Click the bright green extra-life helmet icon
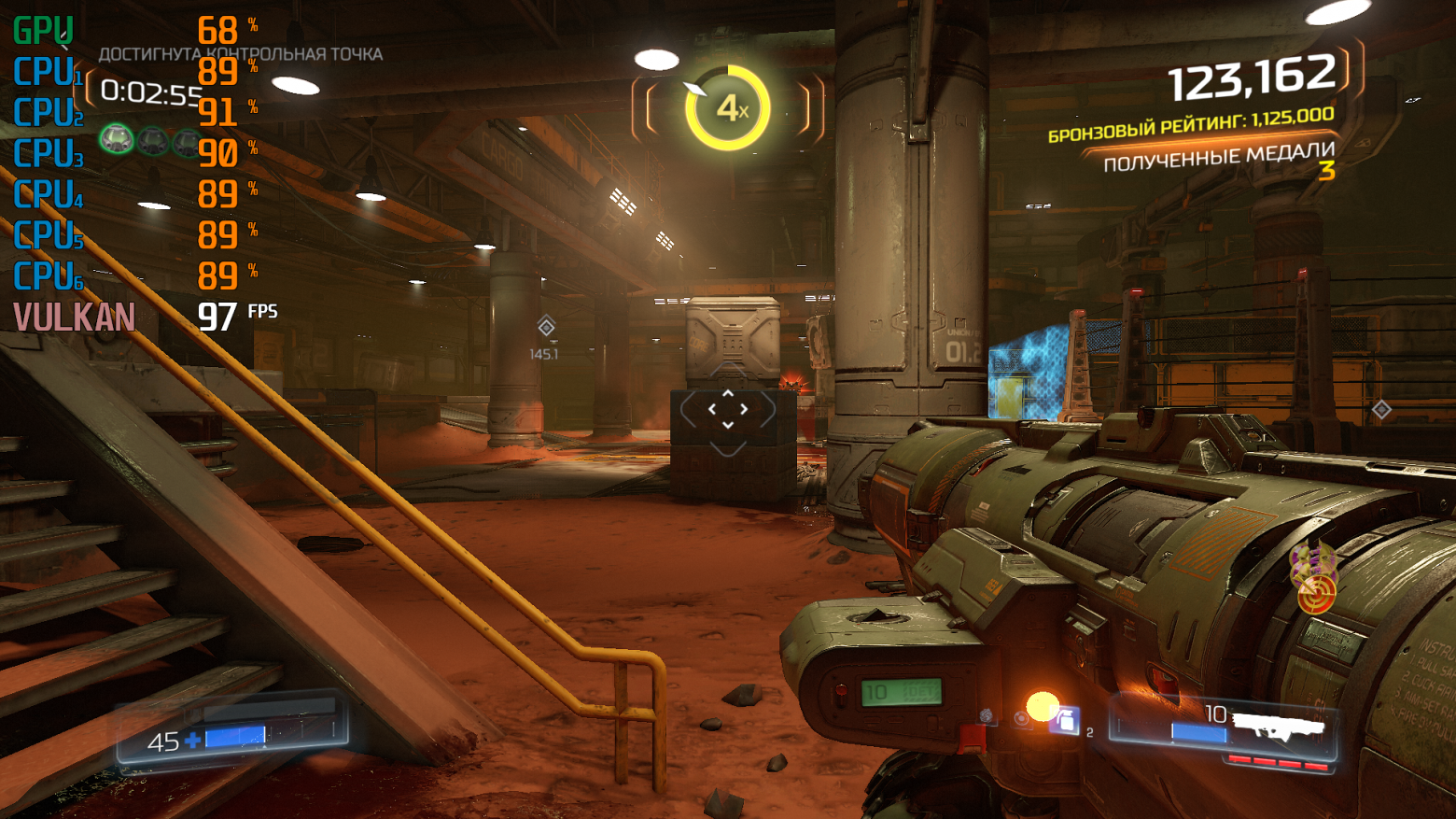1456x819 pixels. click(117, 140)
